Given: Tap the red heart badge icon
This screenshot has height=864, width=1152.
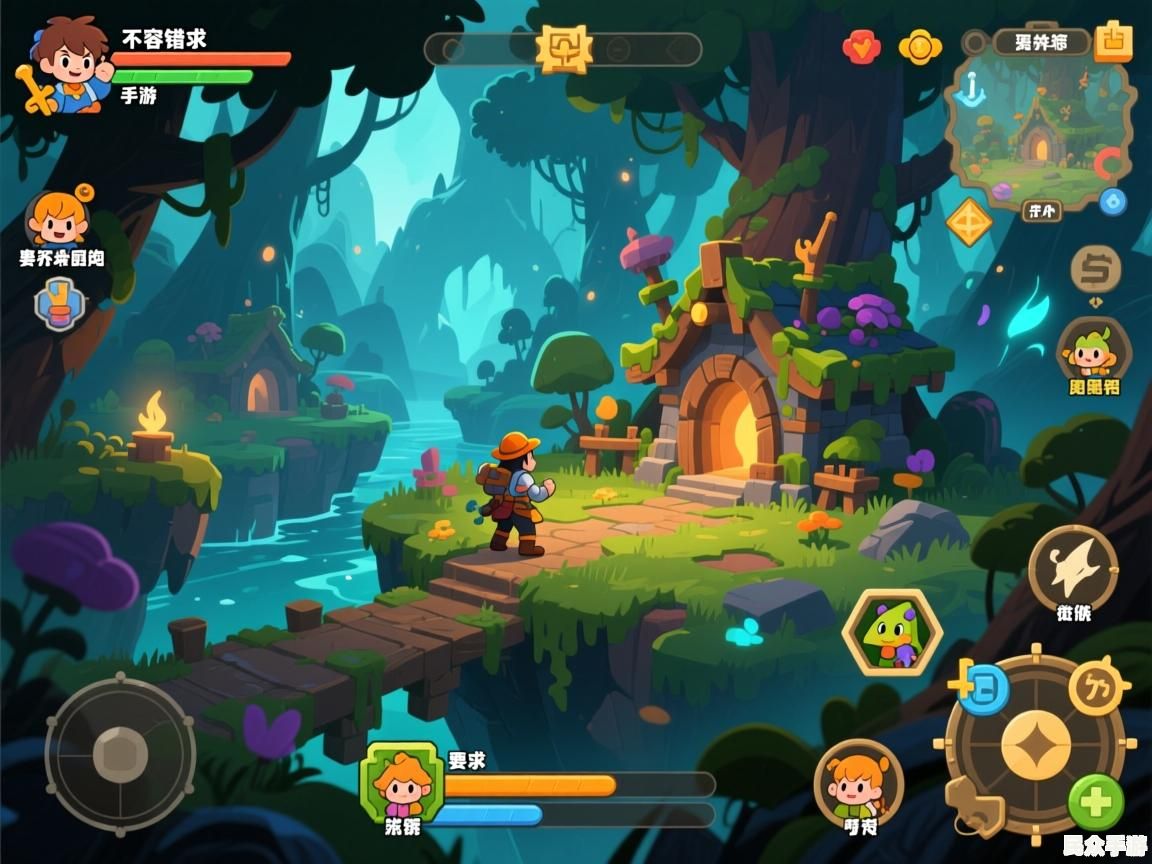Looking at the screenshot, I should click(x=862, y=47).
